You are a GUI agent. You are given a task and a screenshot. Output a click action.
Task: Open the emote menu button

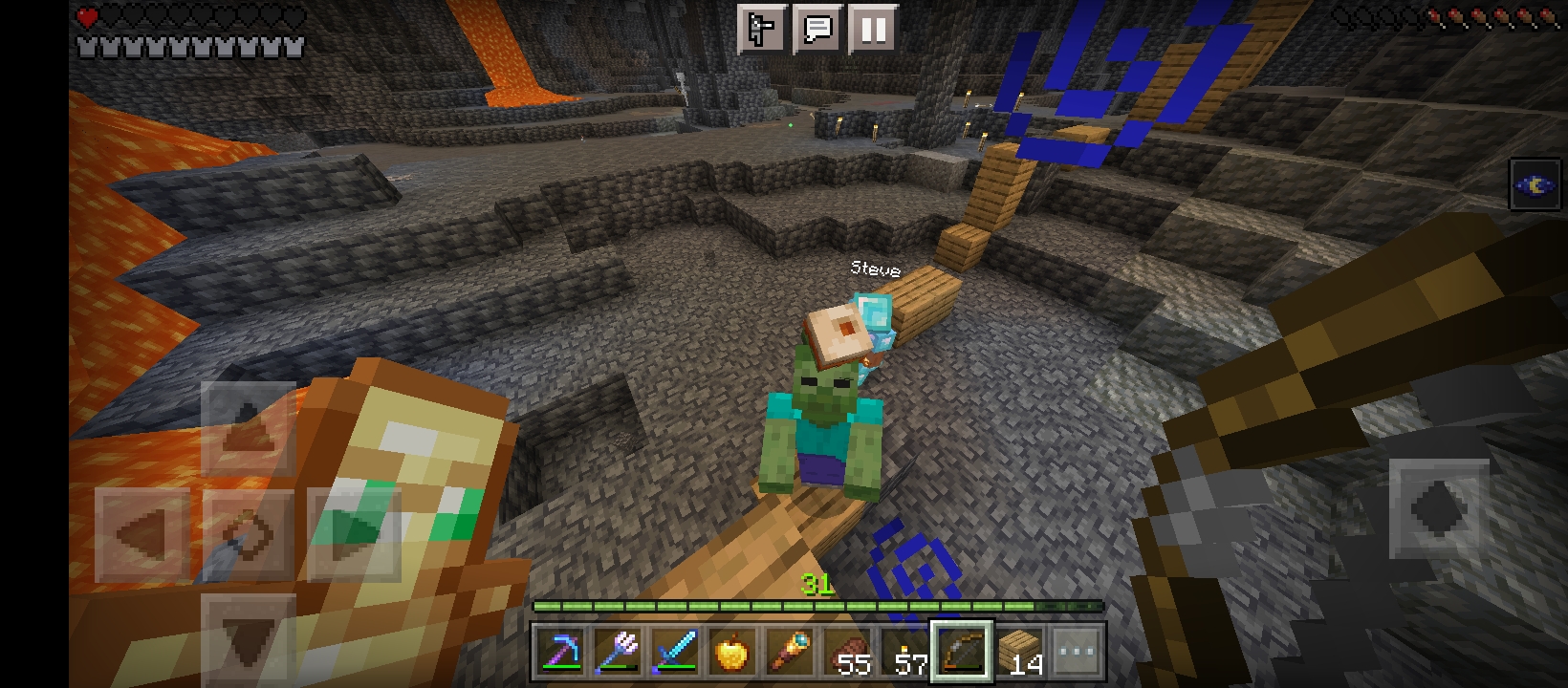(x=762, y=29)
